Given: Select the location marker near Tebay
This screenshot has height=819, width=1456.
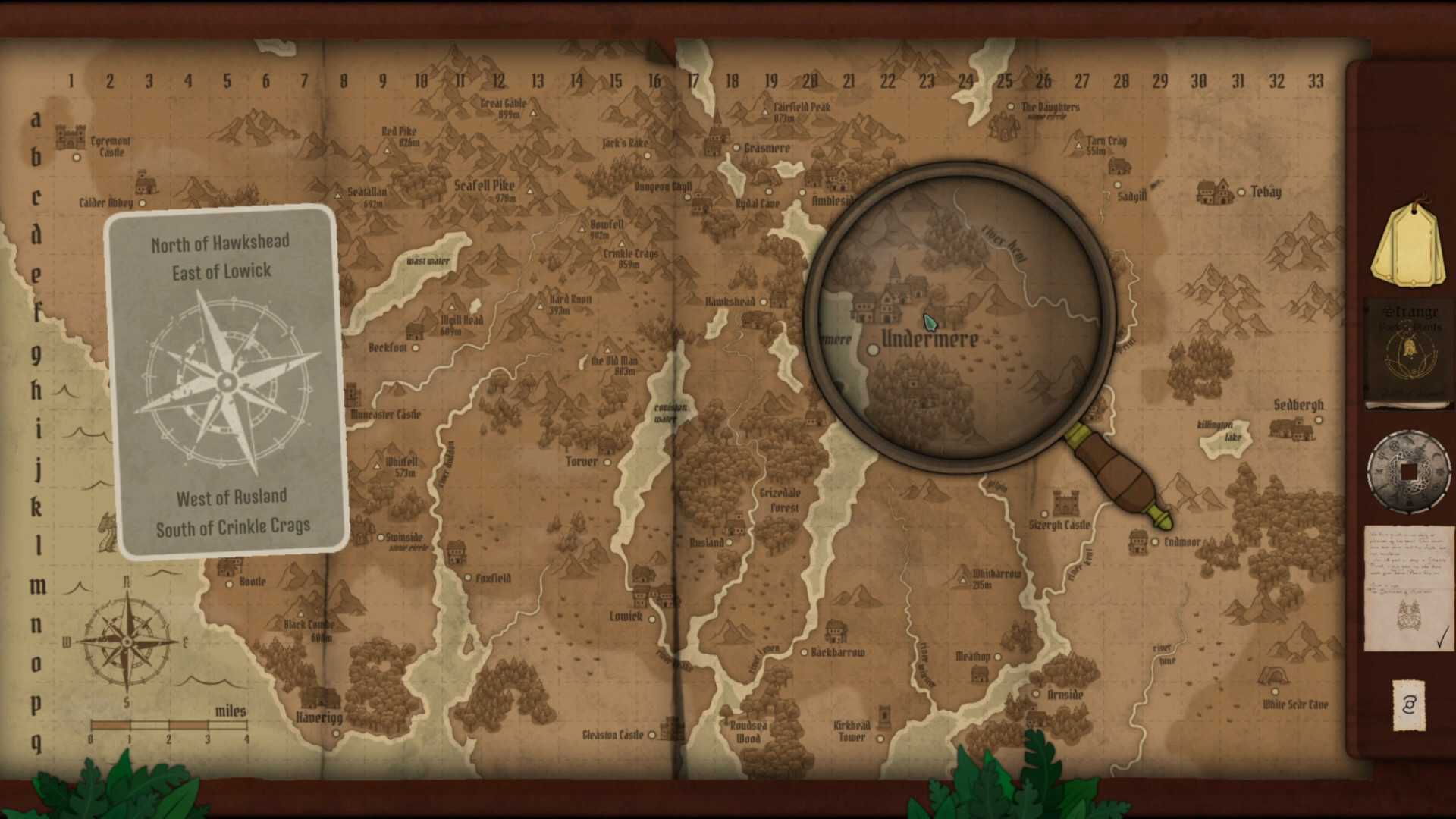Looking at the screenshot, I should click(1241, 192).
